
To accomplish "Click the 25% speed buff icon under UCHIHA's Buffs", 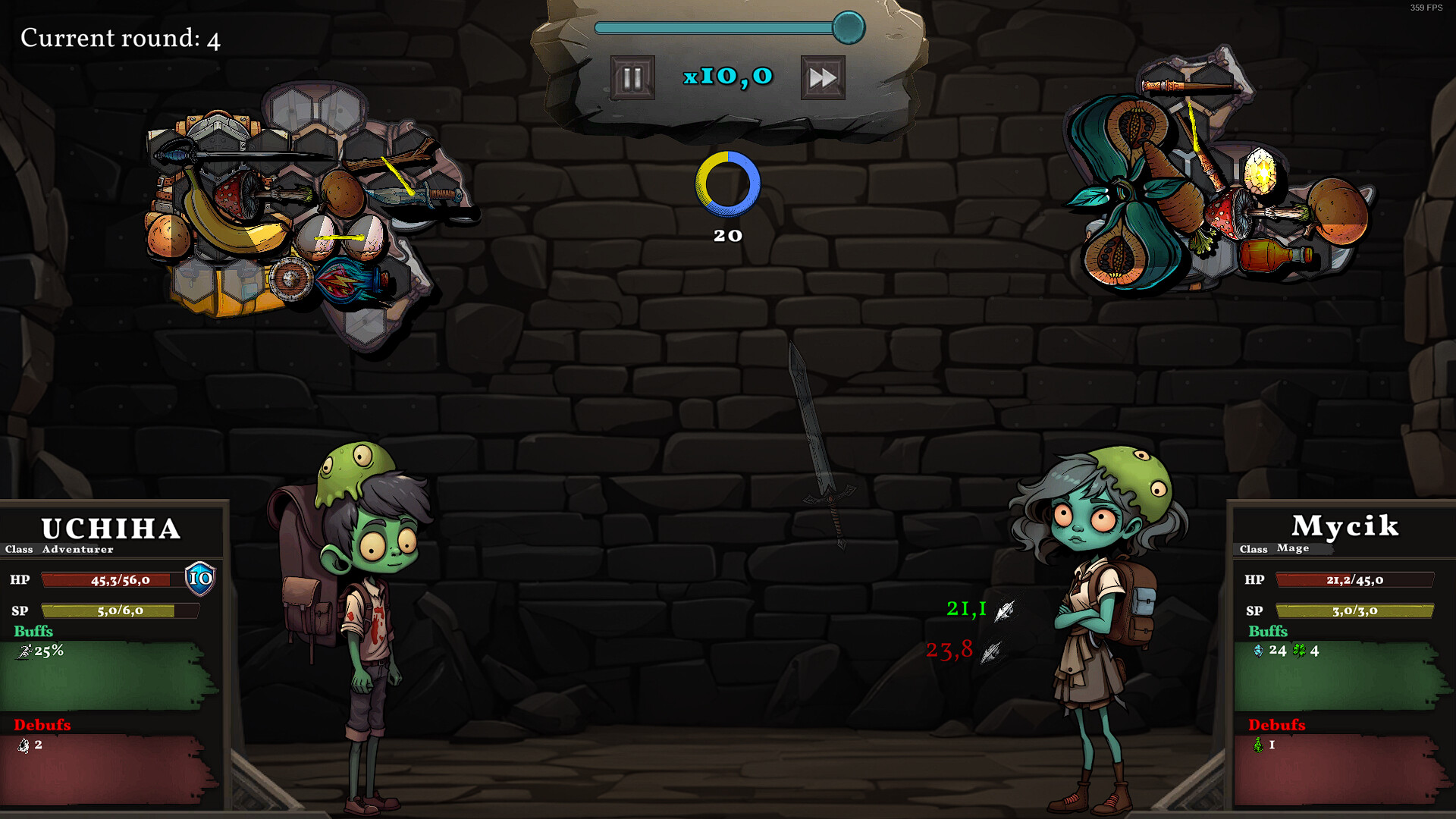I will 23,650.
